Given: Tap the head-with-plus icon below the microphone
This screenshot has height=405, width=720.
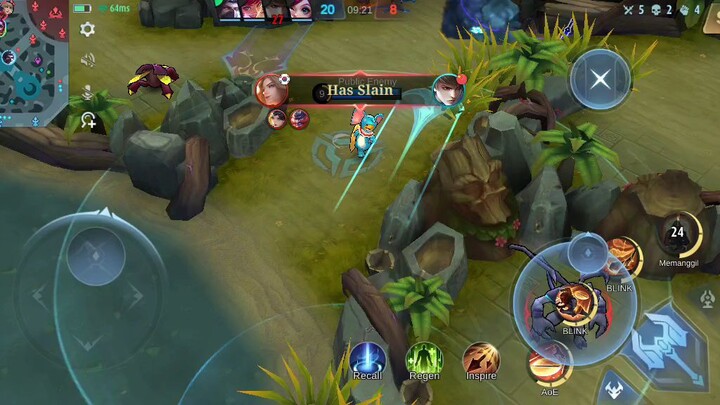Looking at the screenshot, I should tap(88, 121).
